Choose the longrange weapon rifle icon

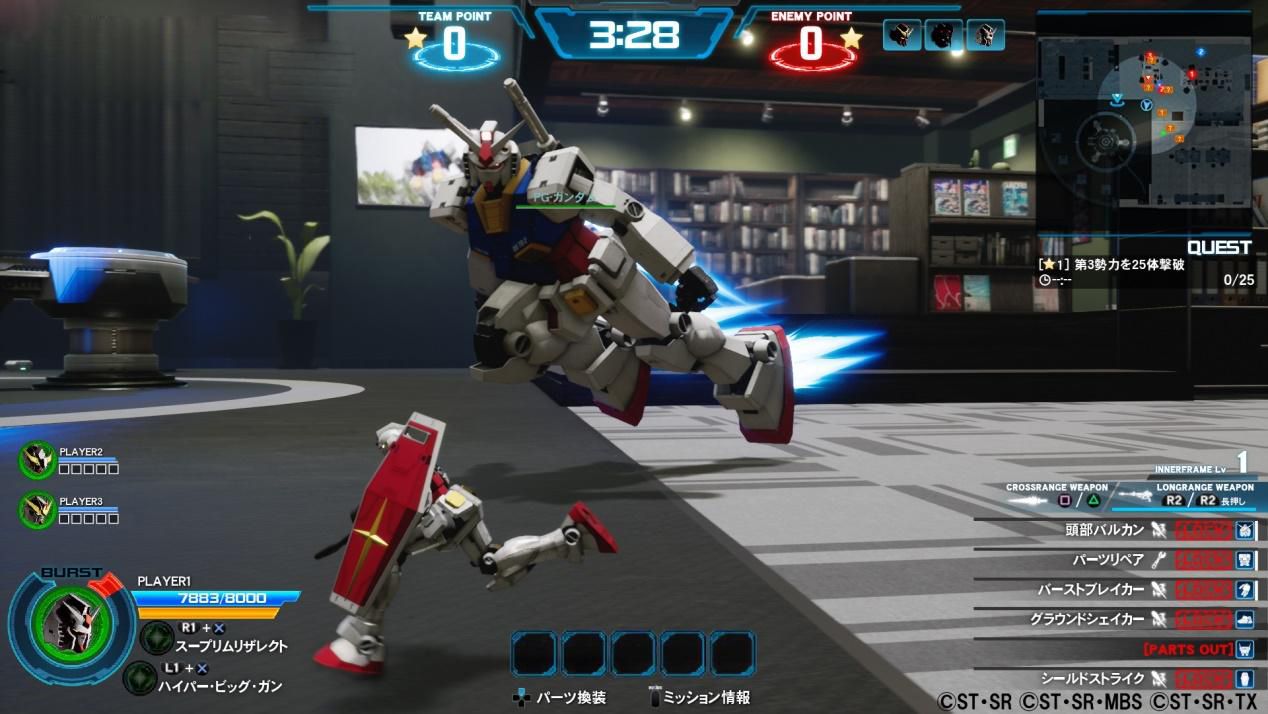click(1135, 498)
